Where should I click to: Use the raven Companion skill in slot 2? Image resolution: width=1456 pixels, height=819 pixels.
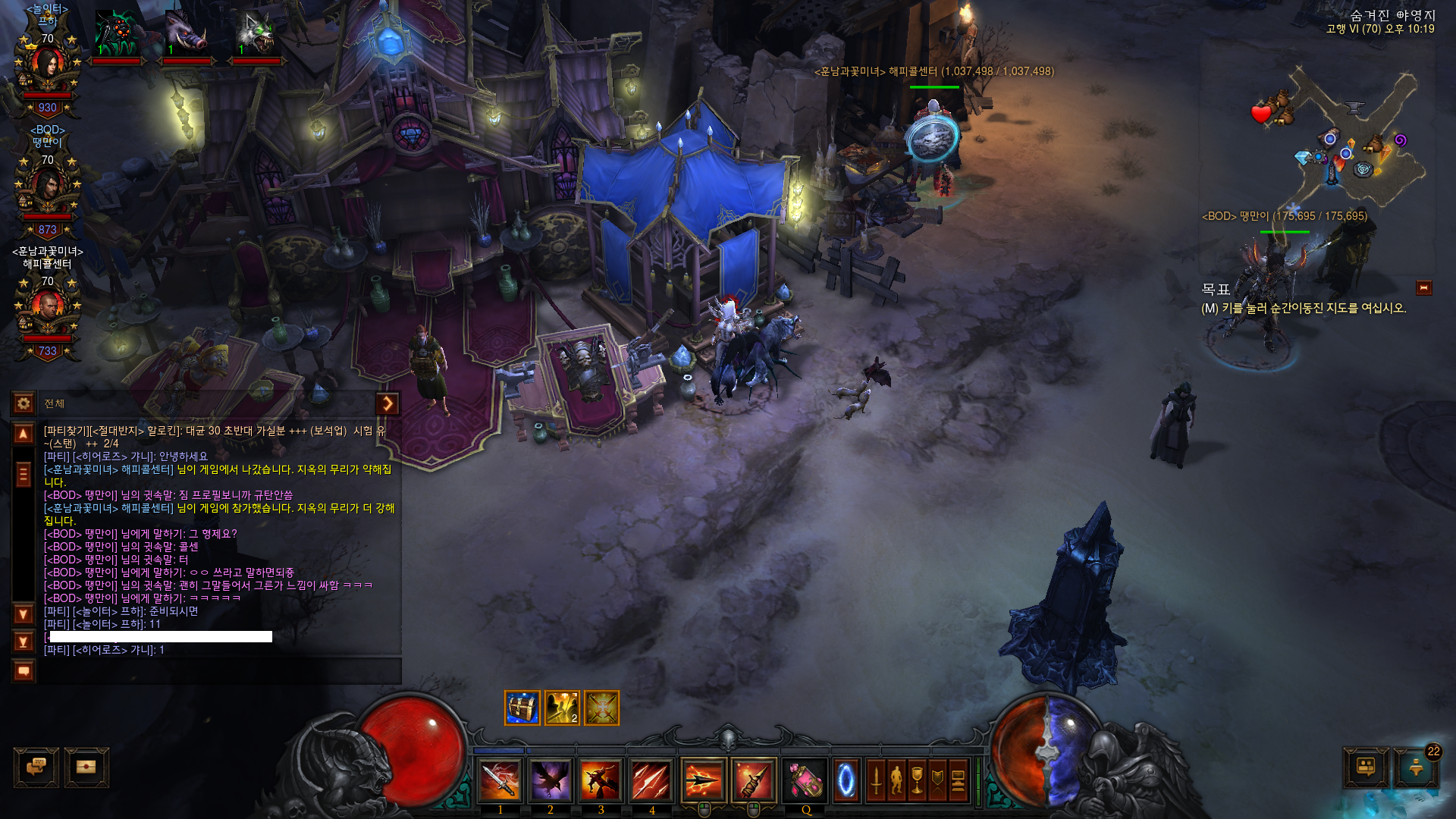point(551,780)
